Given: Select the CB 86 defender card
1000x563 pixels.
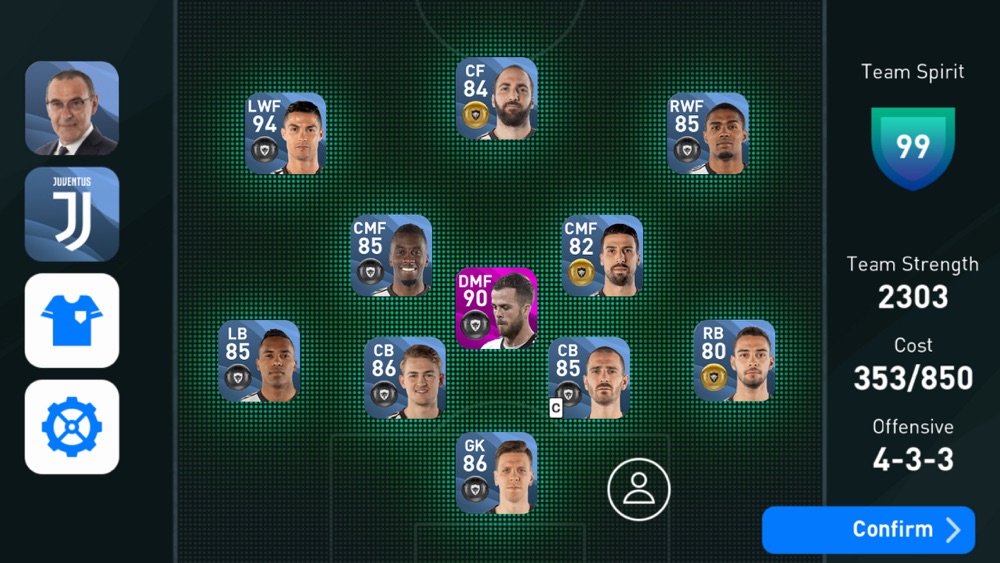Looking at the screenshot, I should point(405,377).
